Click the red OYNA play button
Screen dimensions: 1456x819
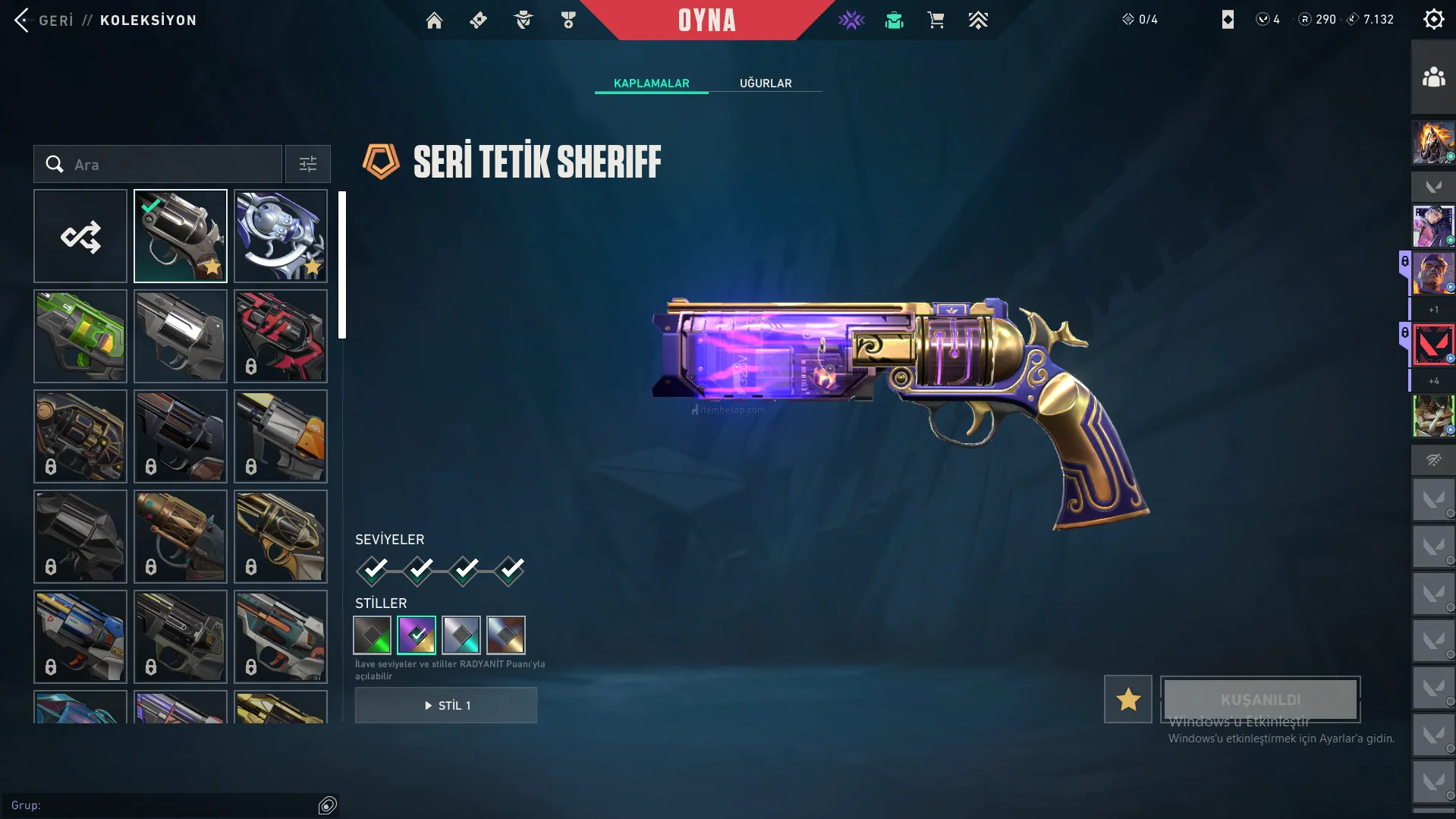click(x=706, y=20)
